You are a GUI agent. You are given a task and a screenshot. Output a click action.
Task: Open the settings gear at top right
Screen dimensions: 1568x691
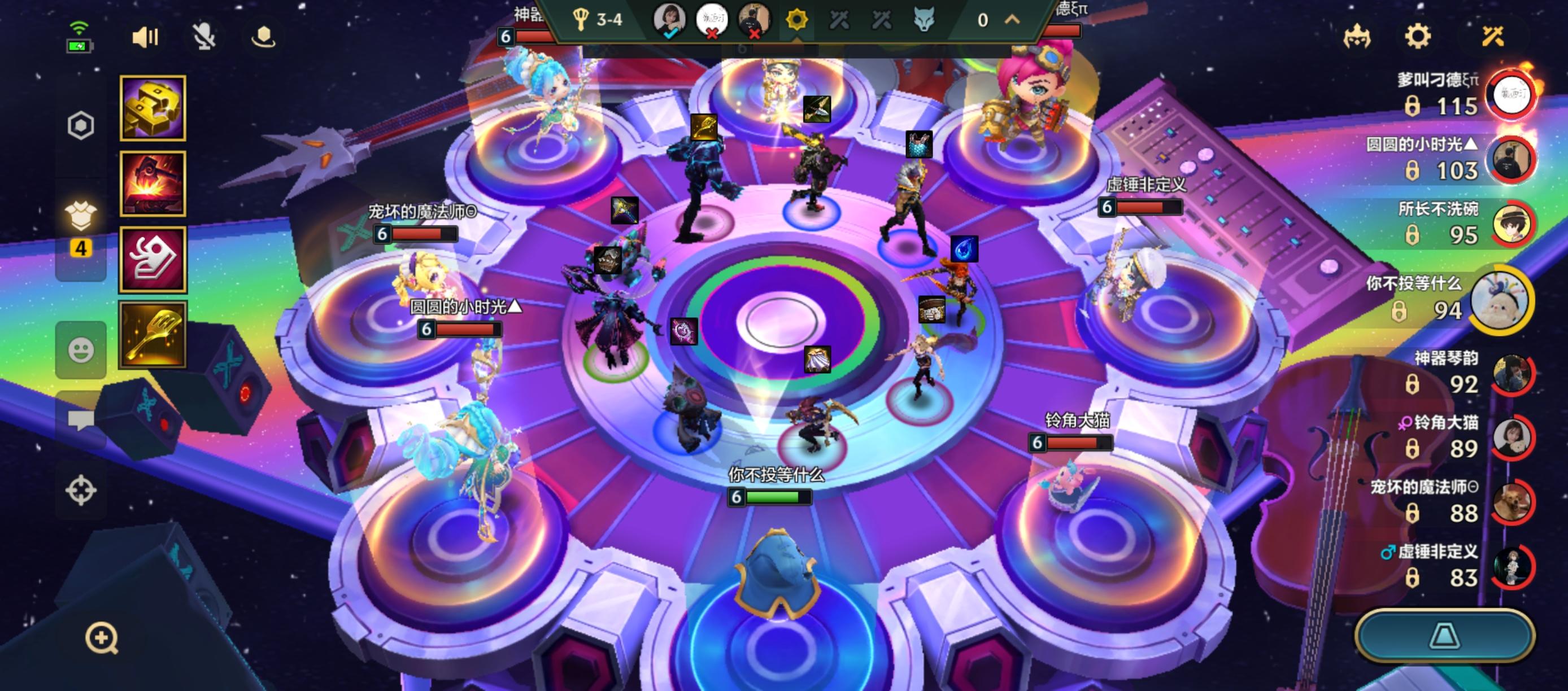click(x=1419, y=37)
